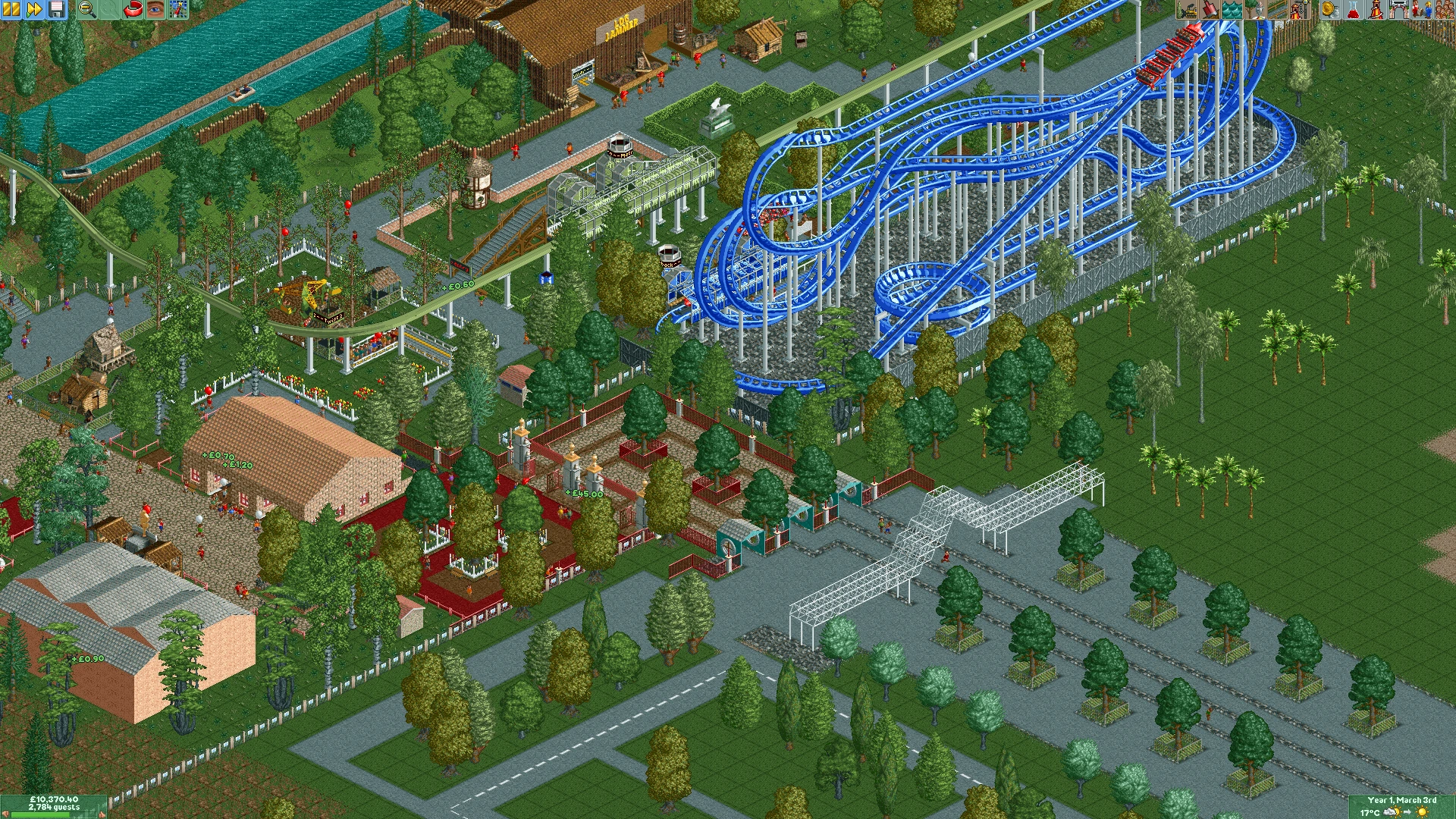Select the clear scenery bulldozer tool
This screenshot has height=819, width=1456.
coord(1185,10)
